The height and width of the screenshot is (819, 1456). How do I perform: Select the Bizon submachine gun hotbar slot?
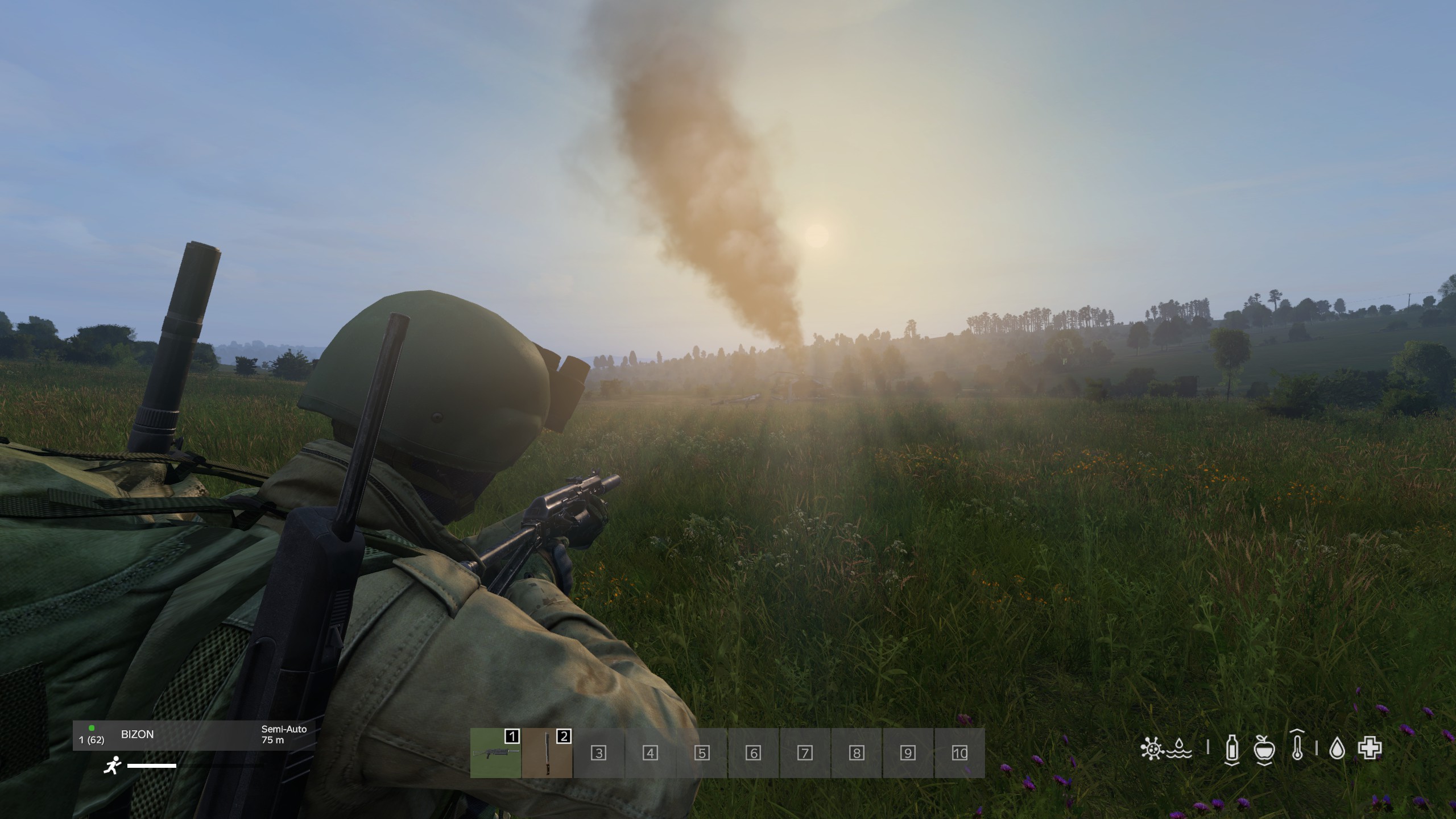pos(495,753)
